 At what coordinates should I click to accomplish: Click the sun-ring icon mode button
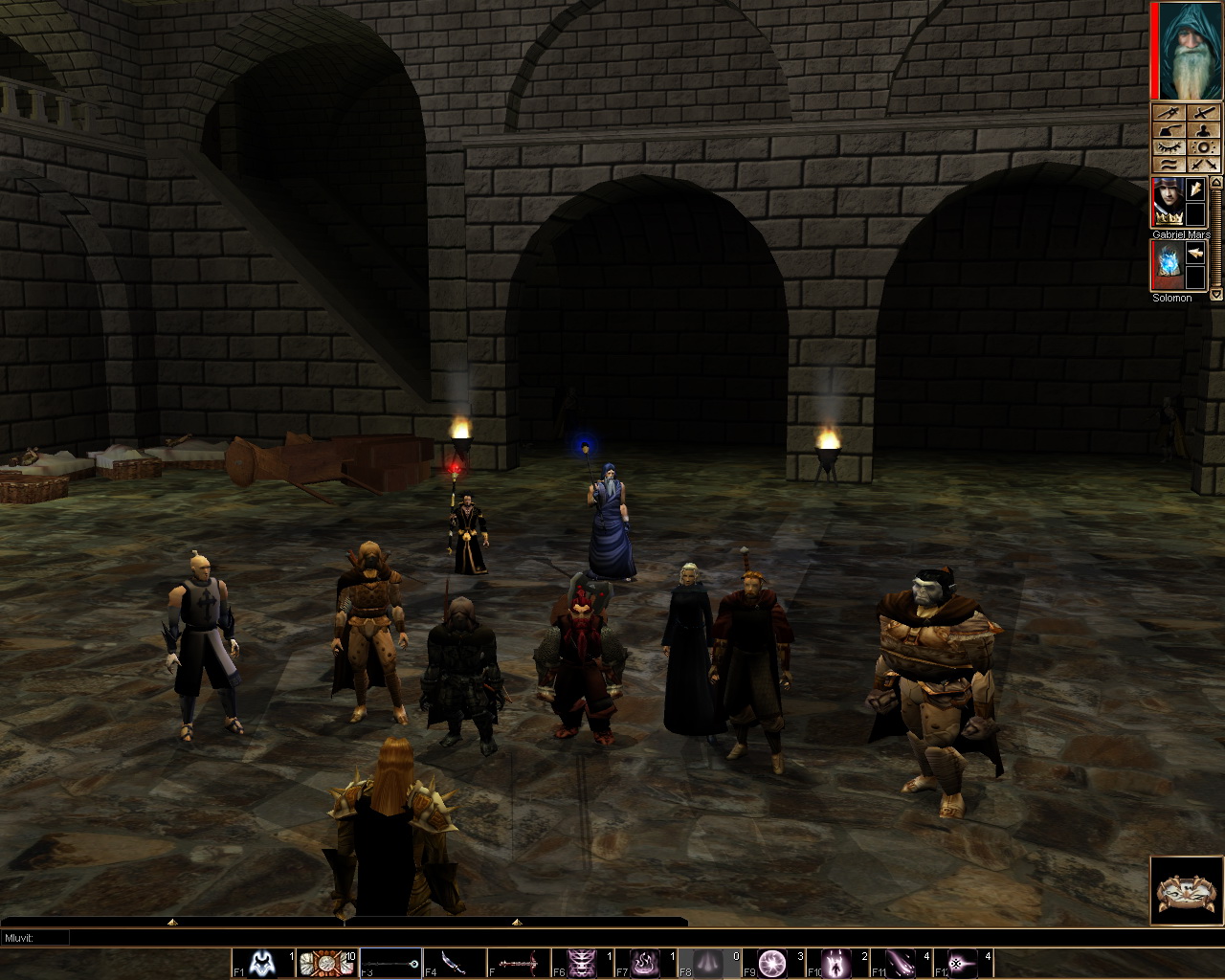point(1203,147)
